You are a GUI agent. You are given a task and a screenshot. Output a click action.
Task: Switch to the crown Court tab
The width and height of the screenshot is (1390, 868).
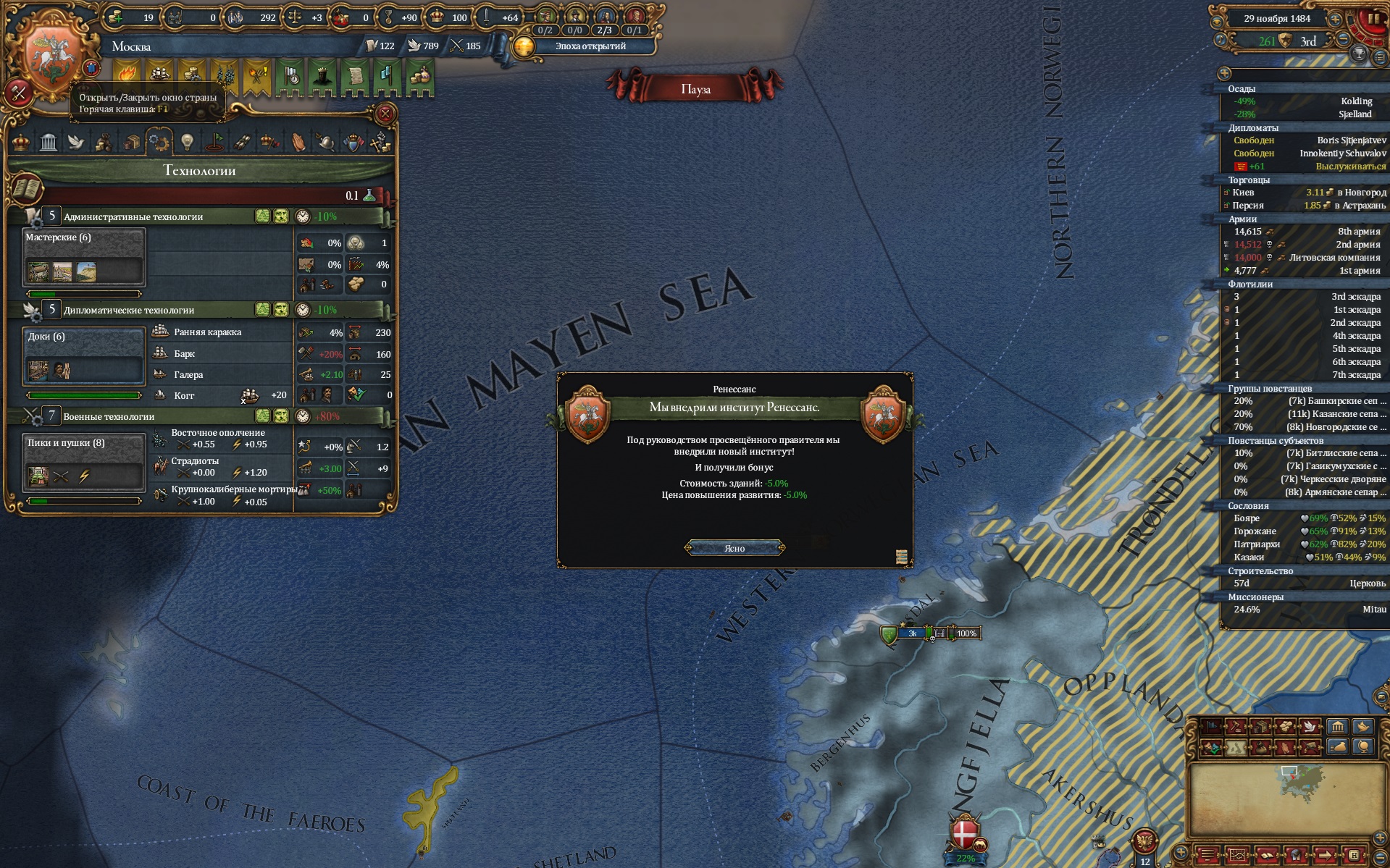21,142
